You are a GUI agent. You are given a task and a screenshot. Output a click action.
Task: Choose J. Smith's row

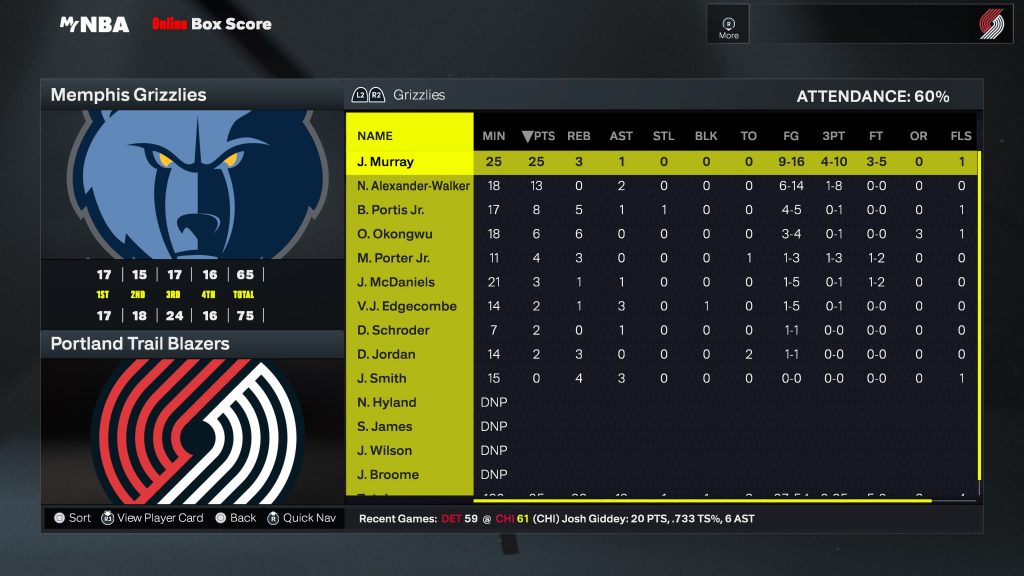382,378
